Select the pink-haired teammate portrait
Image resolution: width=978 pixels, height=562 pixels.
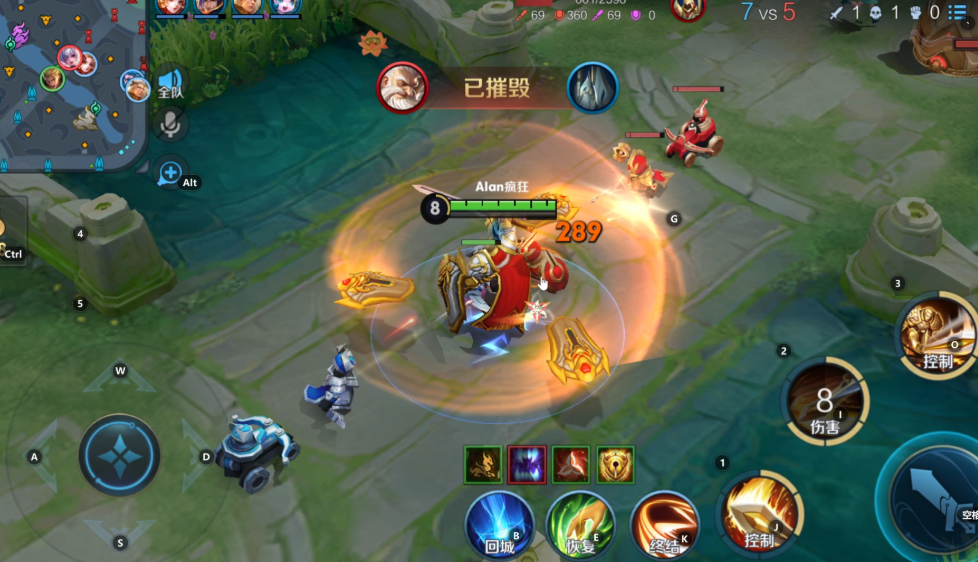[285, 8]
